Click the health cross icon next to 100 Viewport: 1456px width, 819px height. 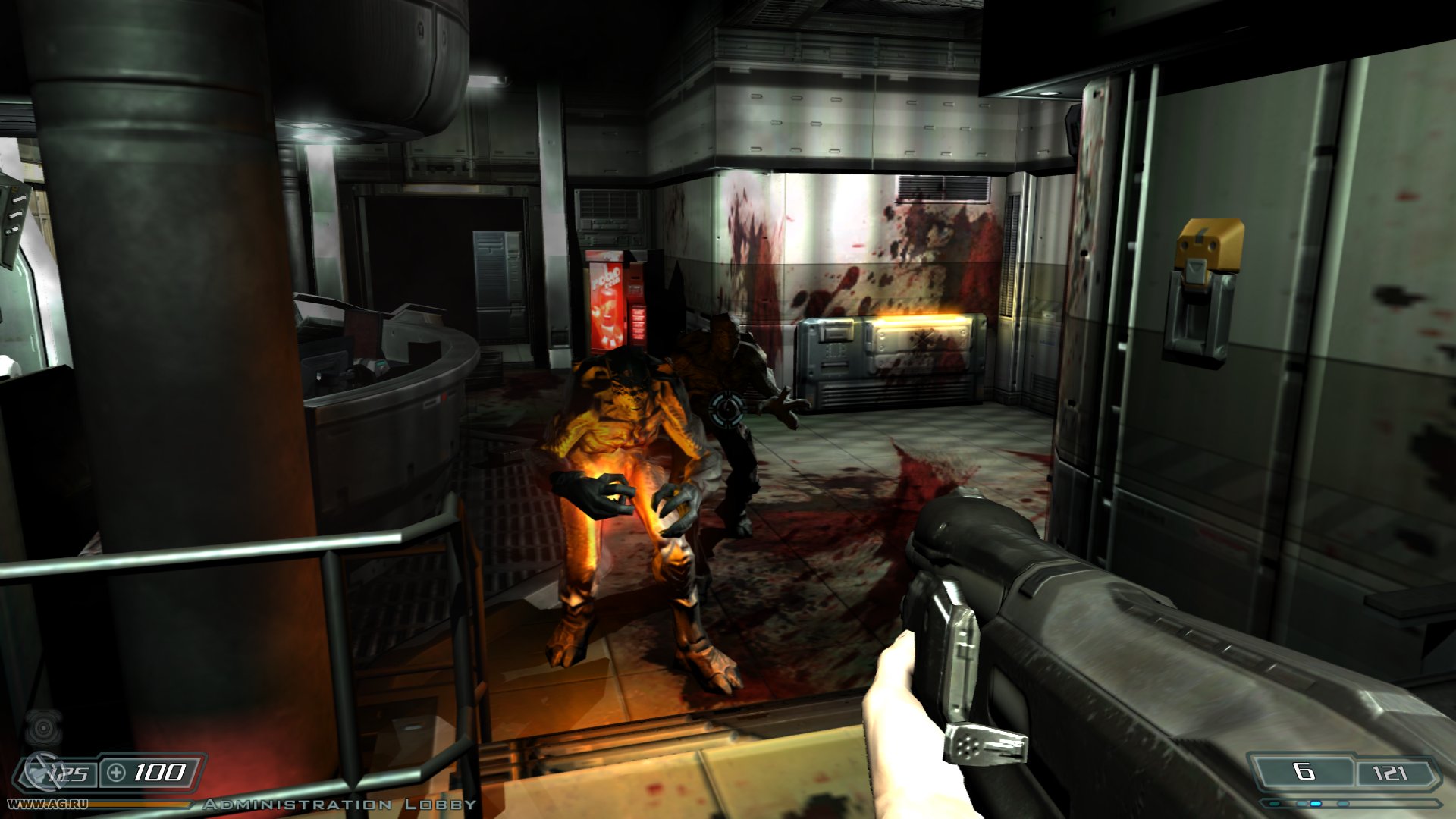115,773
